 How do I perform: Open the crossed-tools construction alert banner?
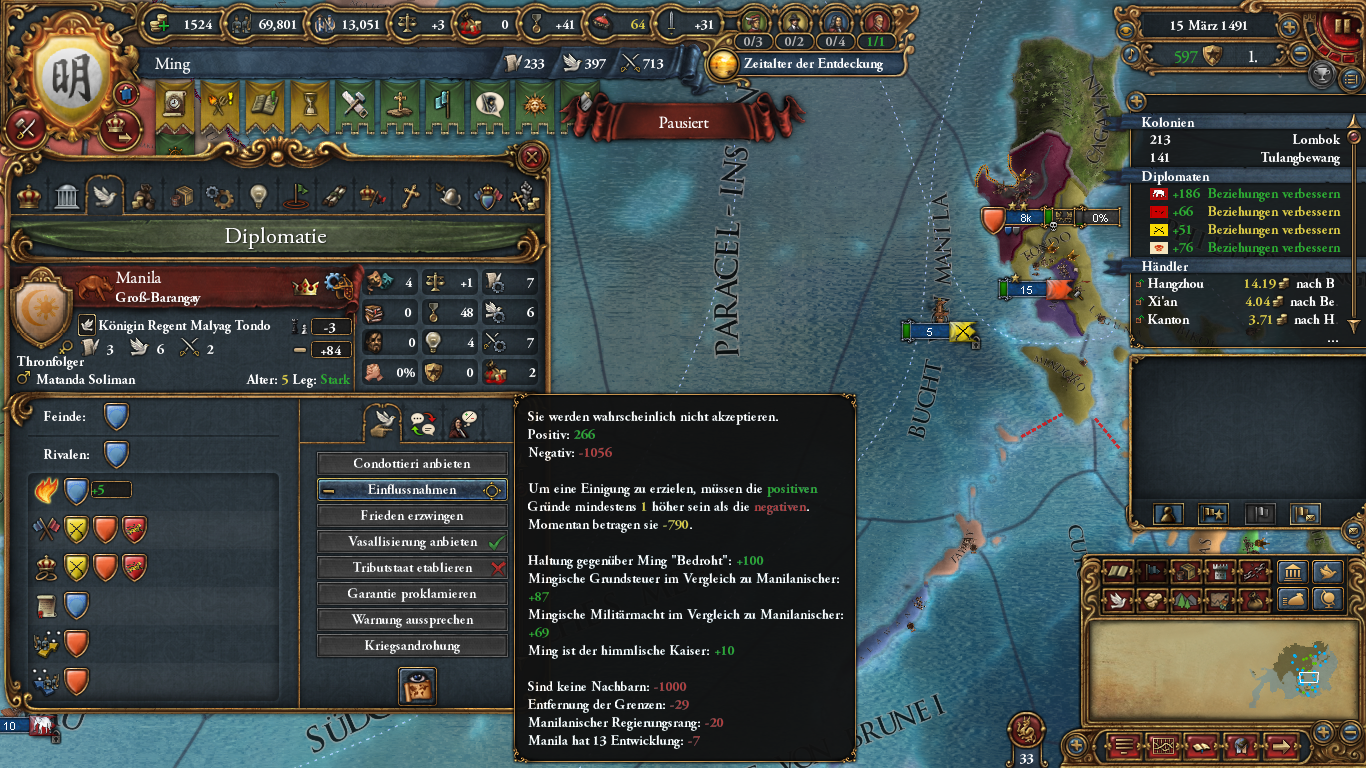(354, 105)
